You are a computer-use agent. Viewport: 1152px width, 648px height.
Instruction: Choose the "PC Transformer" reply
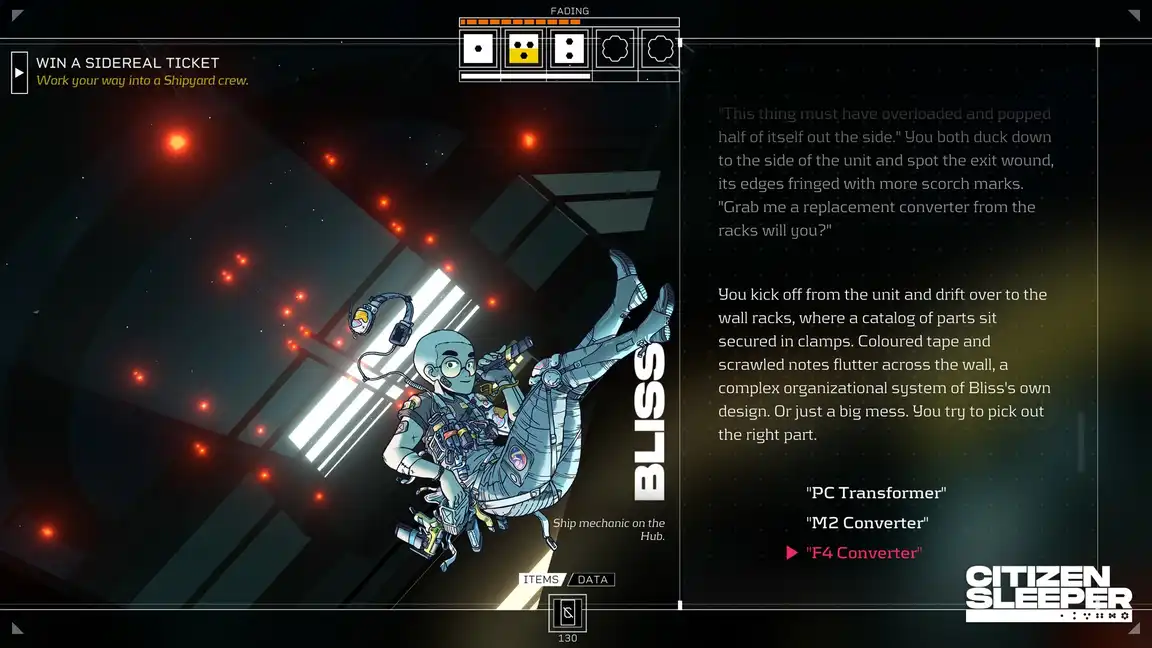pyautogui.click(x=875, y=493)
